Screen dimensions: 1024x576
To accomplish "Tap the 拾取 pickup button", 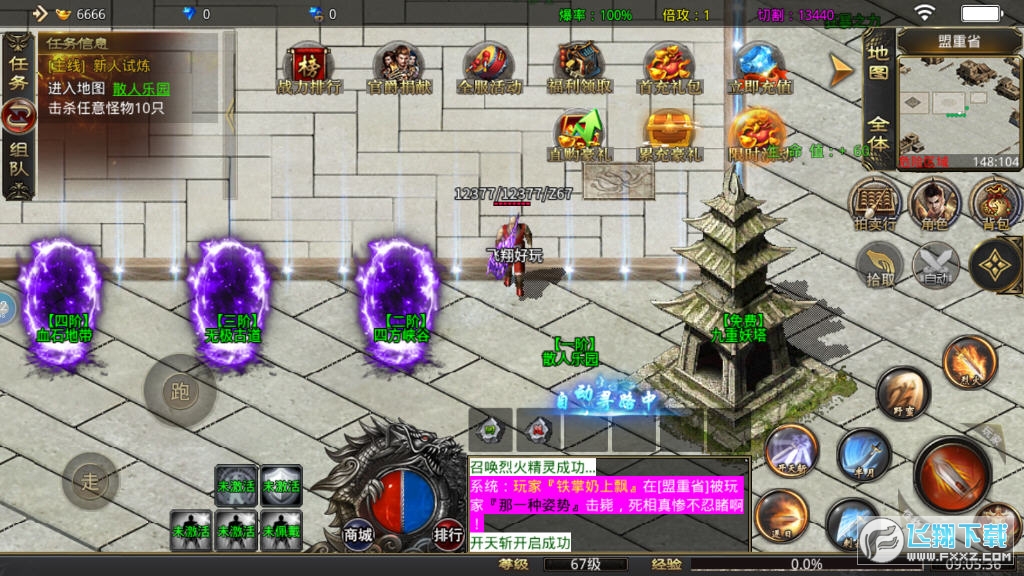I will pos(880,265).
